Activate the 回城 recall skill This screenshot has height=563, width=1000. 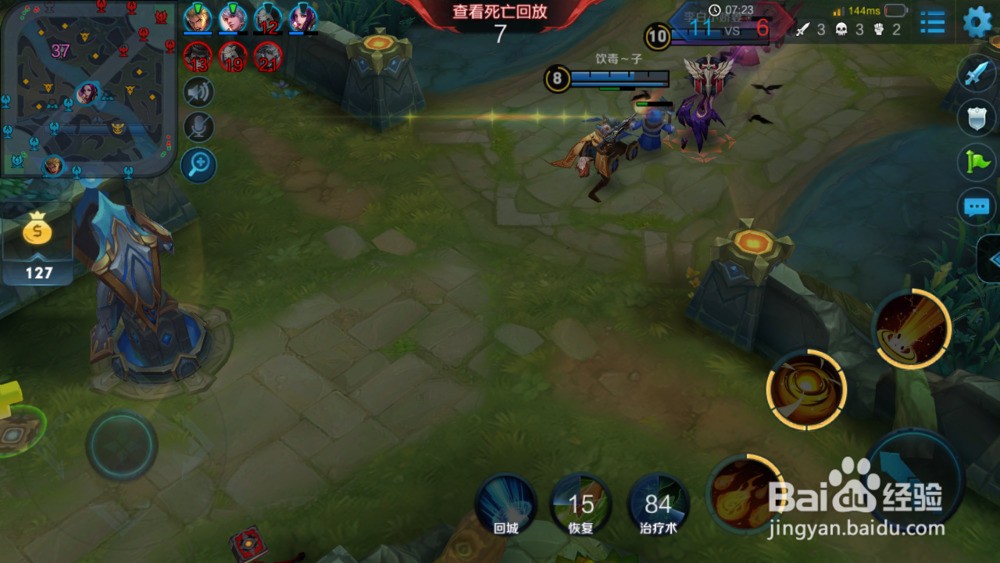click(506, 502)
